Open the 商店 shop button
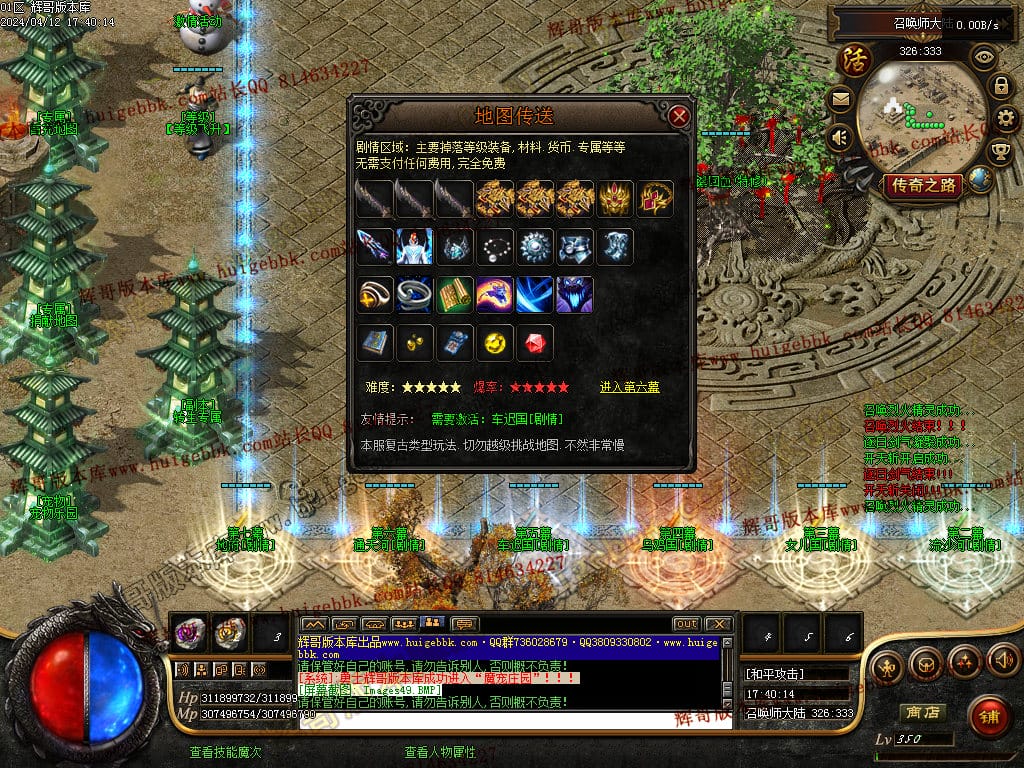Screen dimensions: 1024x768 point(921,713)
